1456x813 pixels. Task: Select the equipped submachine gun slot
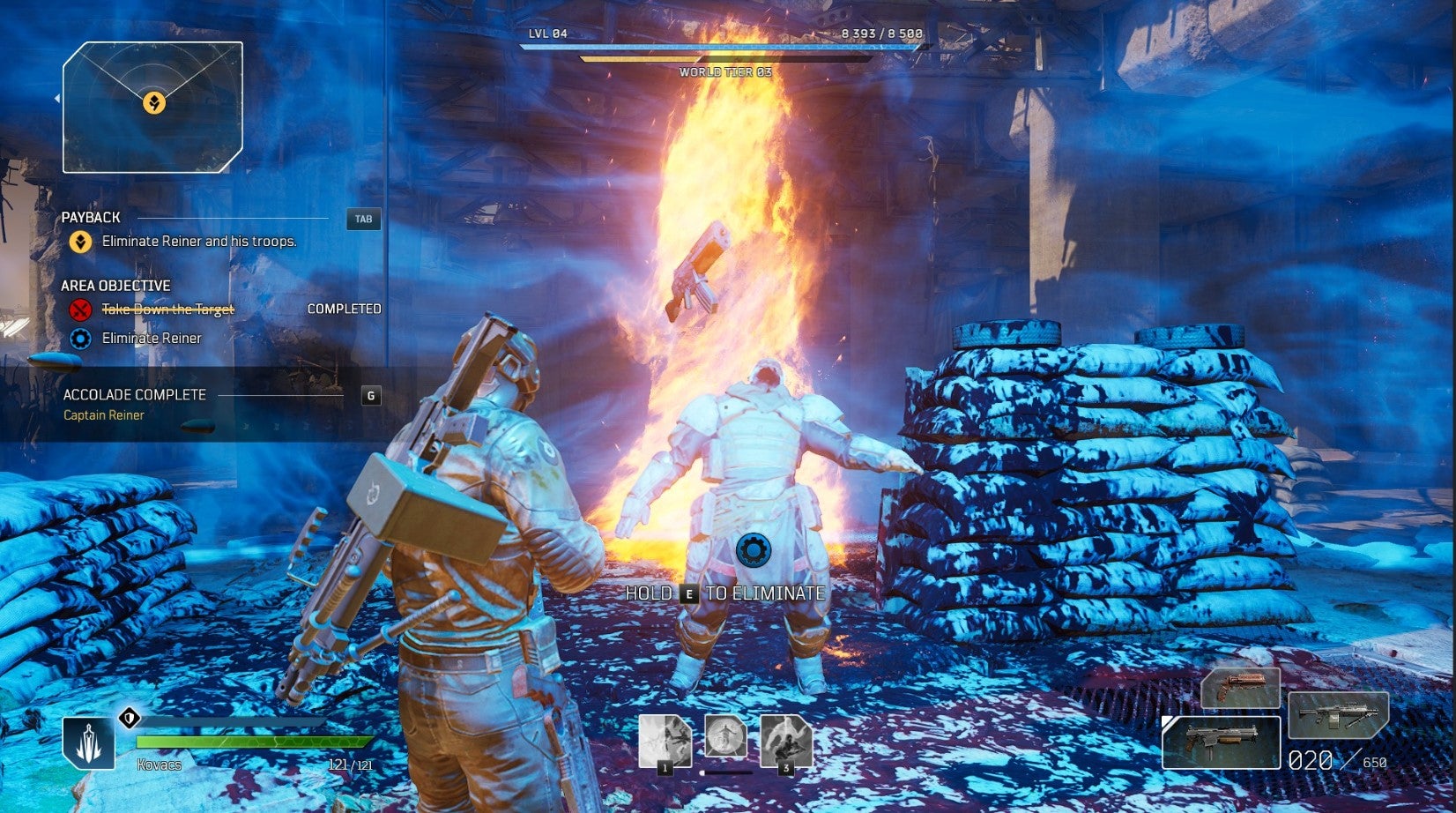(x=1221, y=742)
